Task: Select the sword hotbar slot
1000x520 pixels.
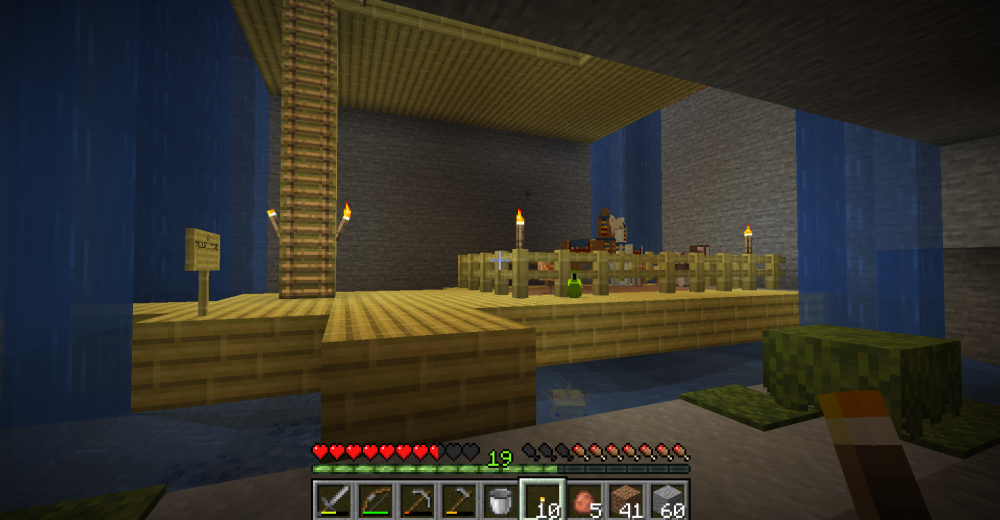Action: pos(333,500)
